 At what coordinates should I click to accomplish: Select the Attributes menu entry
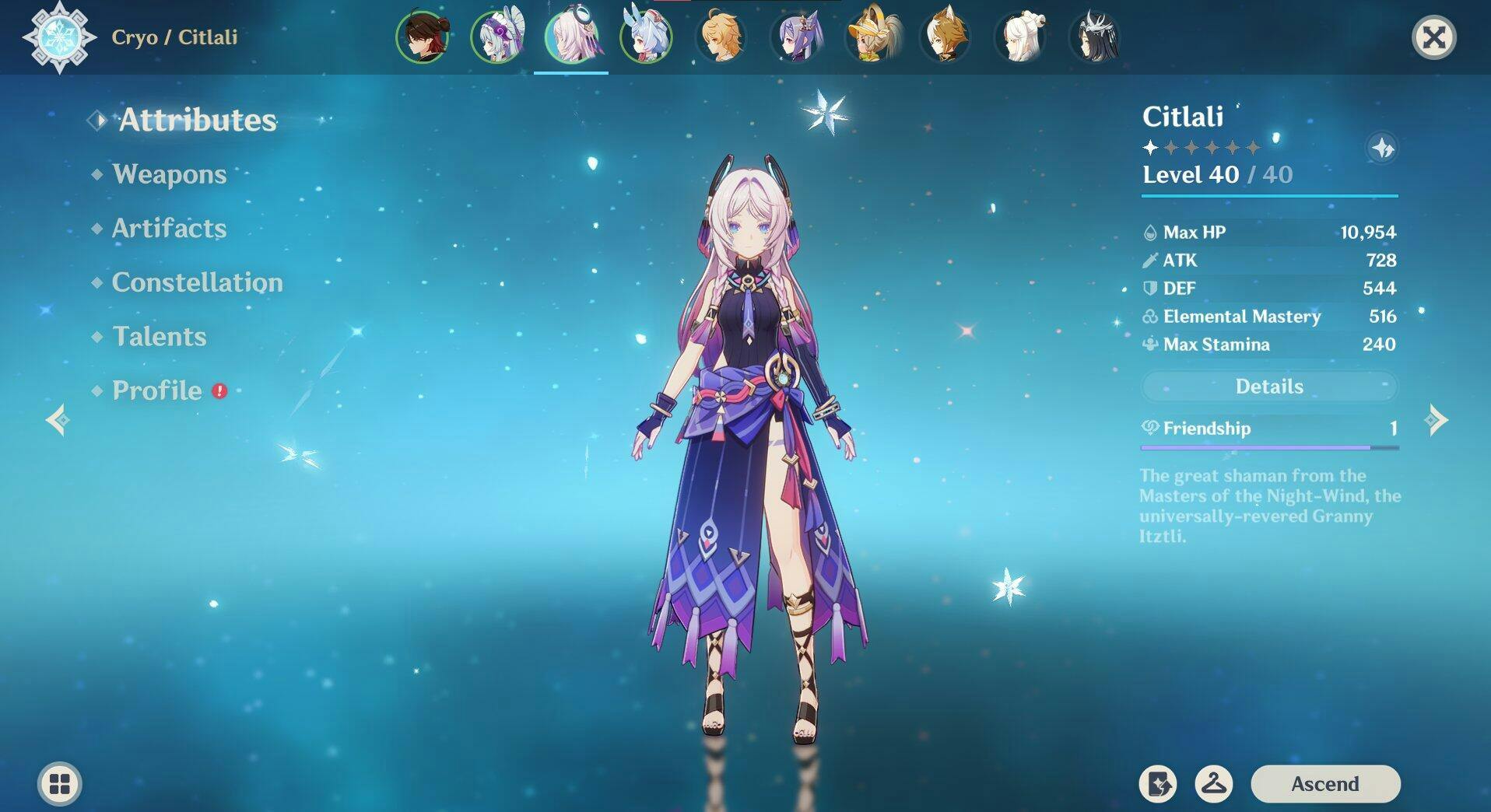click(x=198, y=120)
